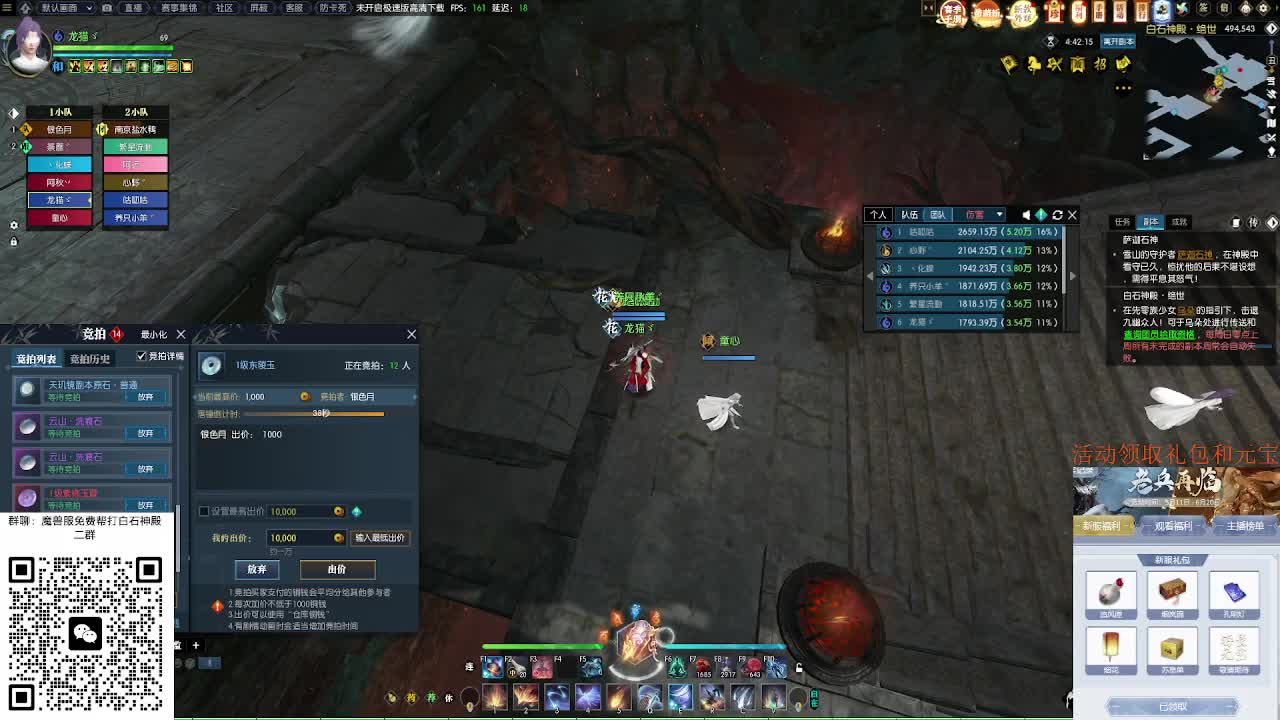Click the screenshot camera icon in the top bar

(107, 9)
